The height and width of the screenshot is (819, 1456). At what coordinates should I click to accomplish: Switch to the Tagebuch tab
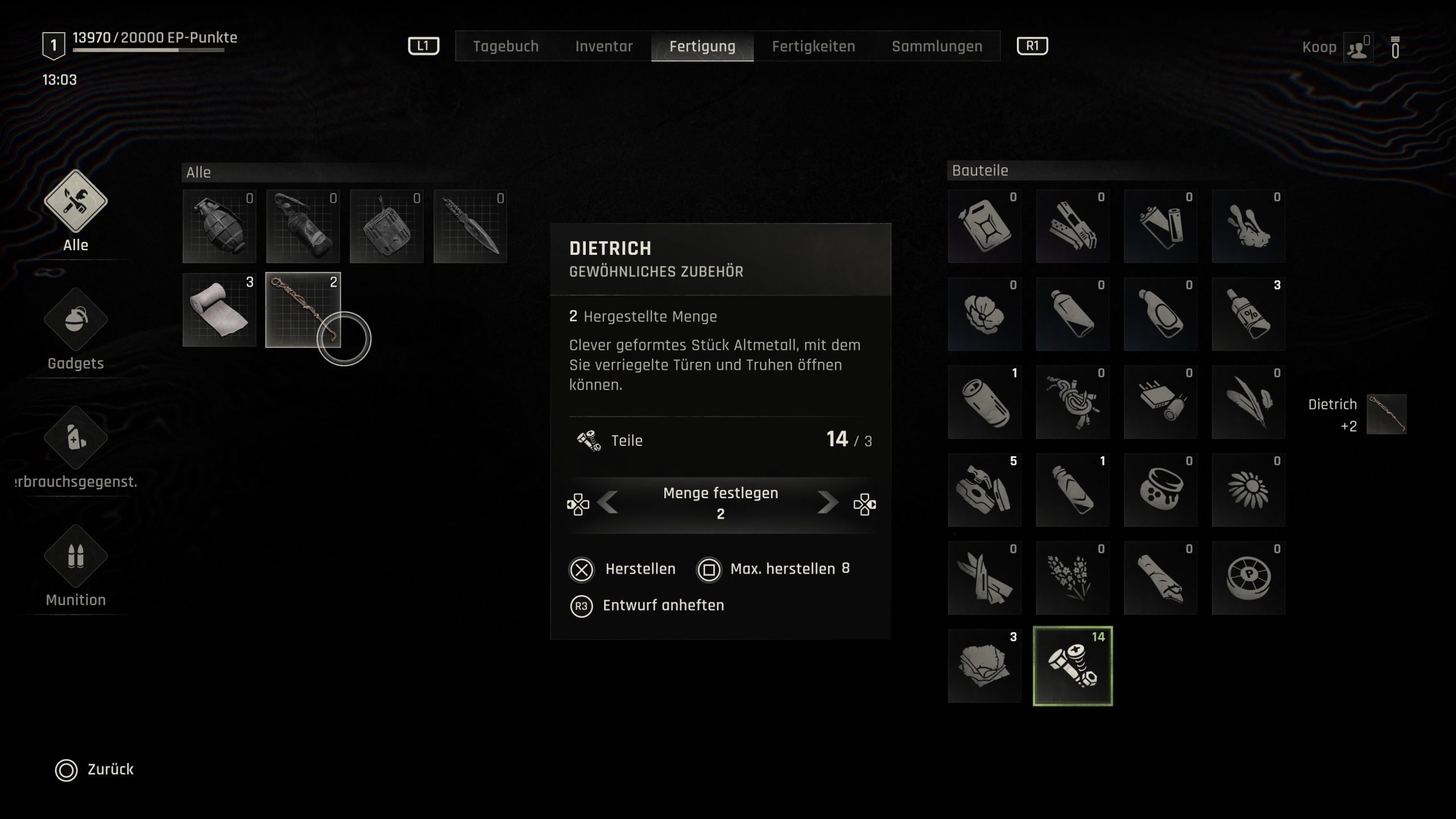(506, 46)
